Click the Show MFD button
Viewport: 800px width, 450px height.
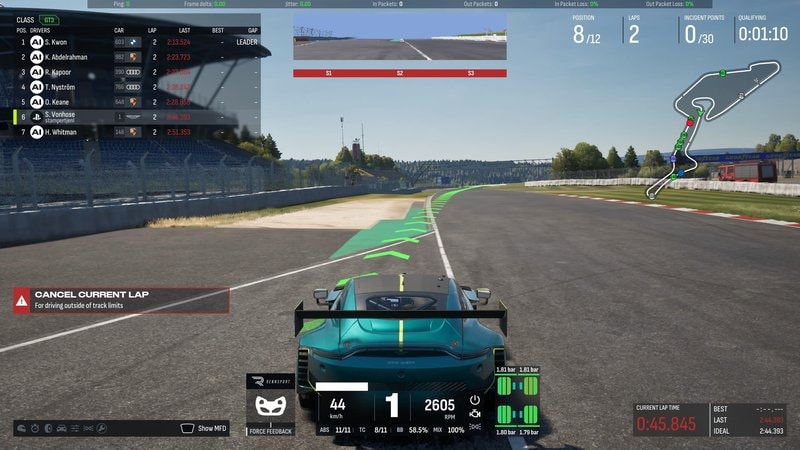205,428
